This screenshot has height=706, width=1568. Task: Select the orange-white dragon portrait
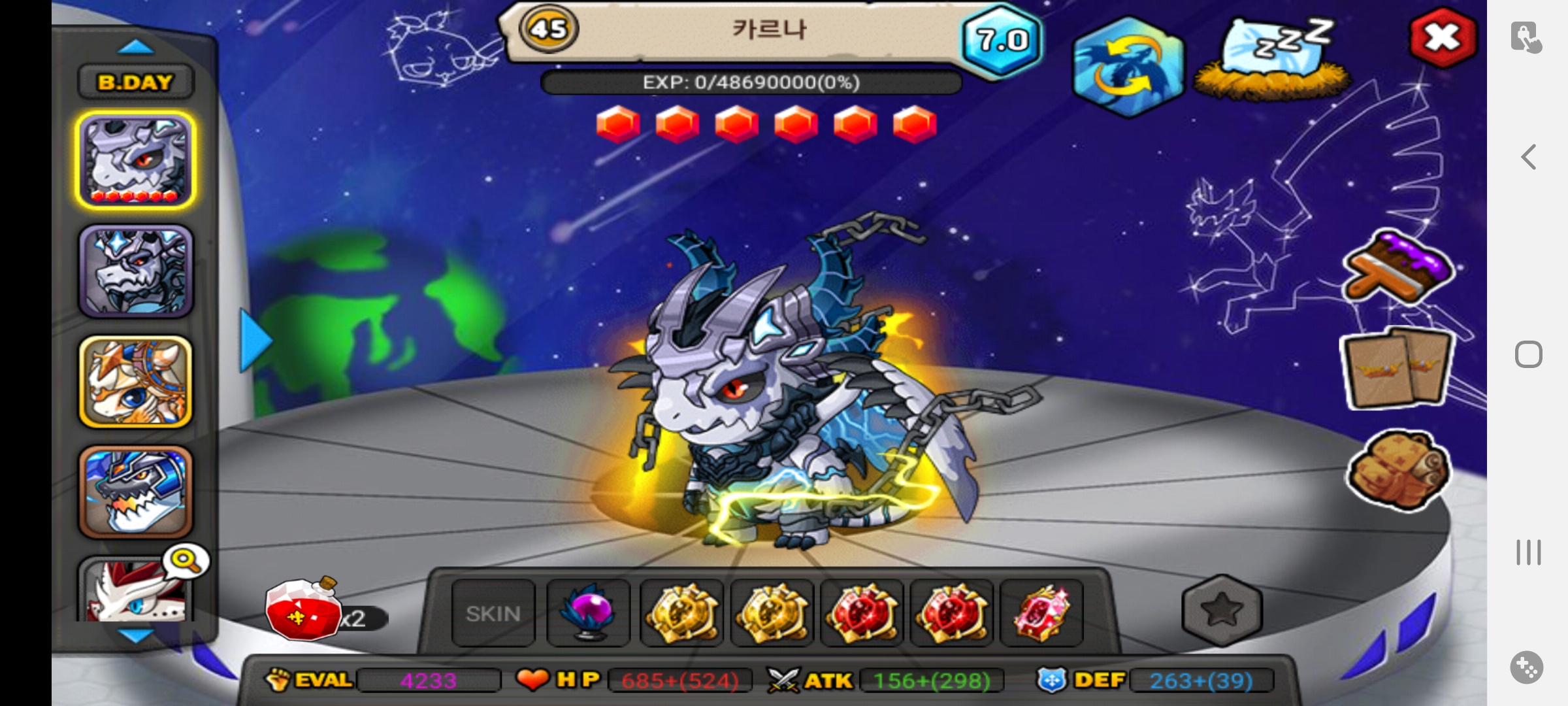pyautogui.click(x=136, y=382)
